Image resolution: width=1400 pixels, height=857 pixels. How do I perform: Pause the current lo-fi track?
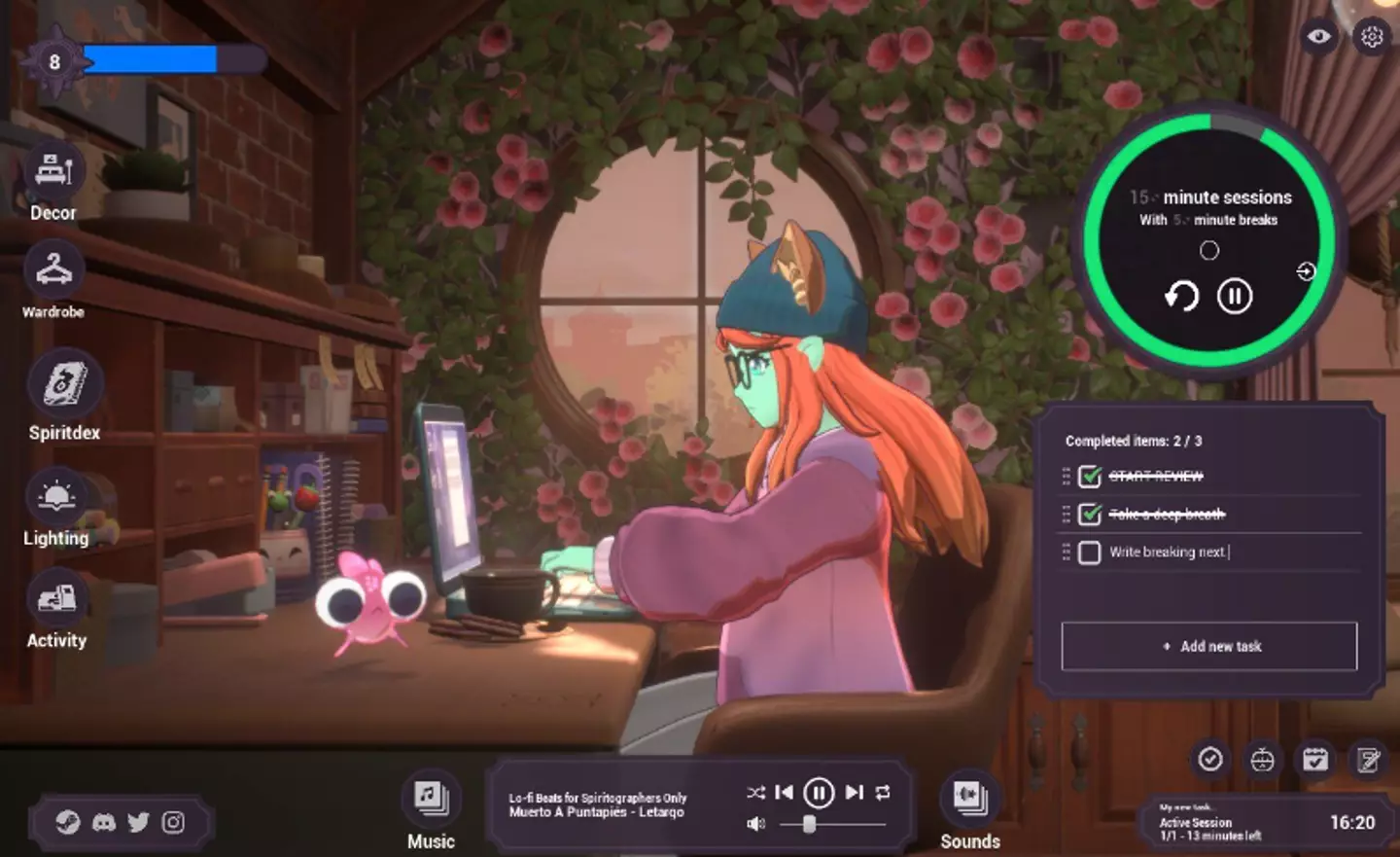tap(819, 794)
